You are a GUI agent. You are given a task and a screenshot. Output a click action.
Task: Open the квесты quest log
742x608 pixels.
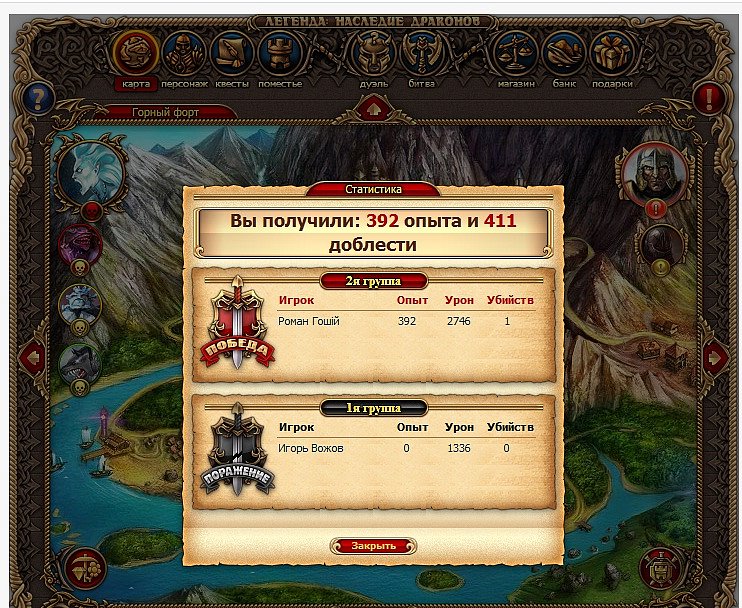[x=231, y=54]
